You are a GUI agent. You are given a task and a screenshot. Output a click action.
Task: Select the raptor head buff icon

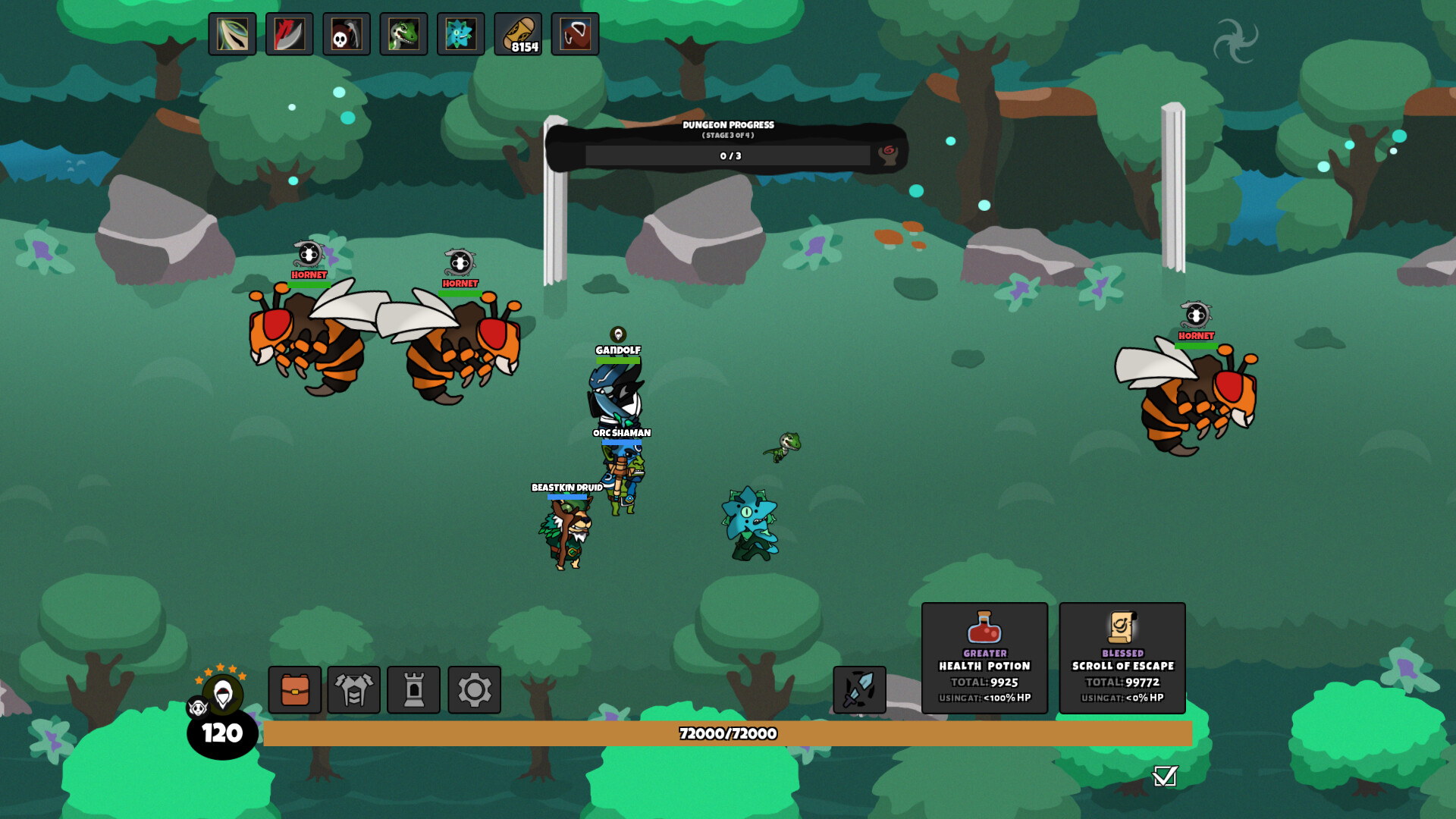pyautogui.click(x=403, y=34)
